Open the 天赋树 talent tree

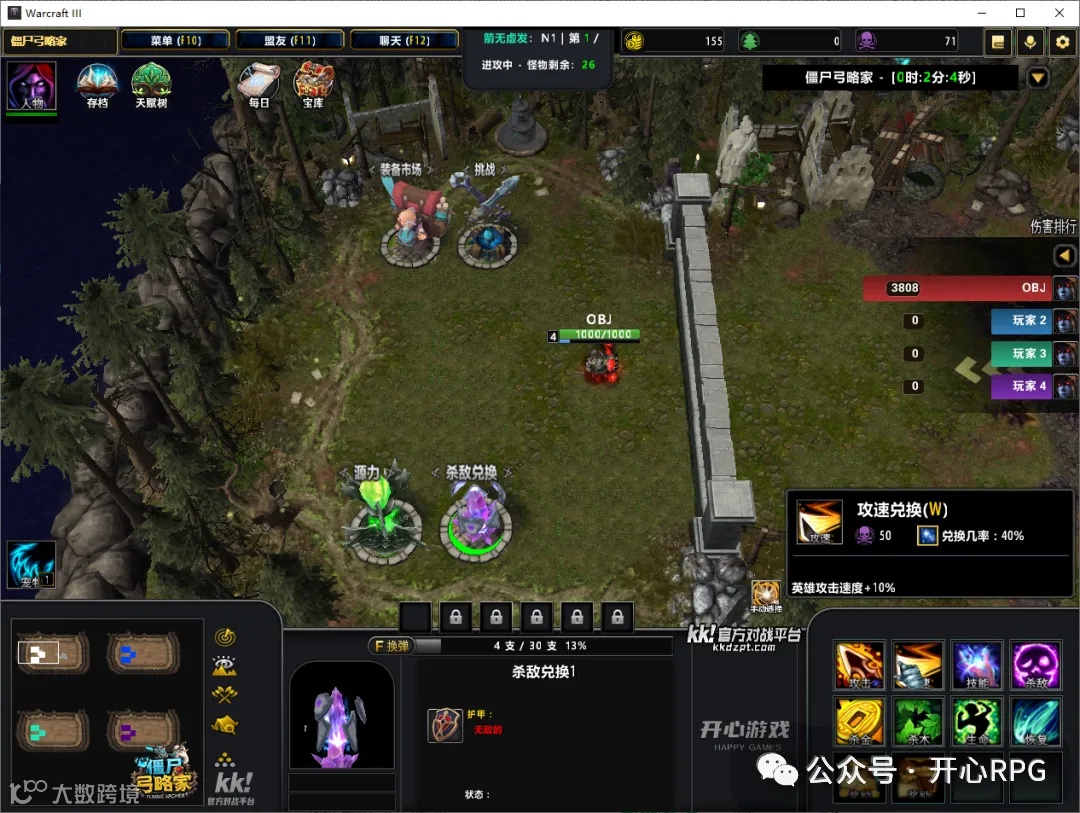tap(151, 86)
